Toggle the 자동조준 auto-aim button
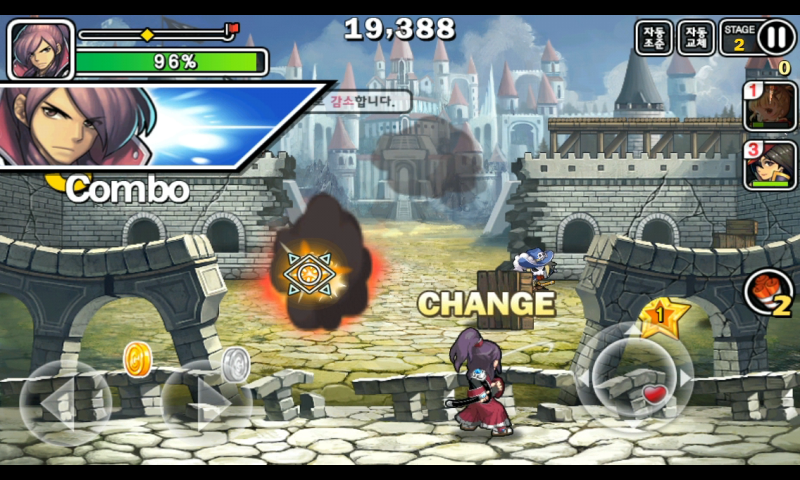 (654, 38)
